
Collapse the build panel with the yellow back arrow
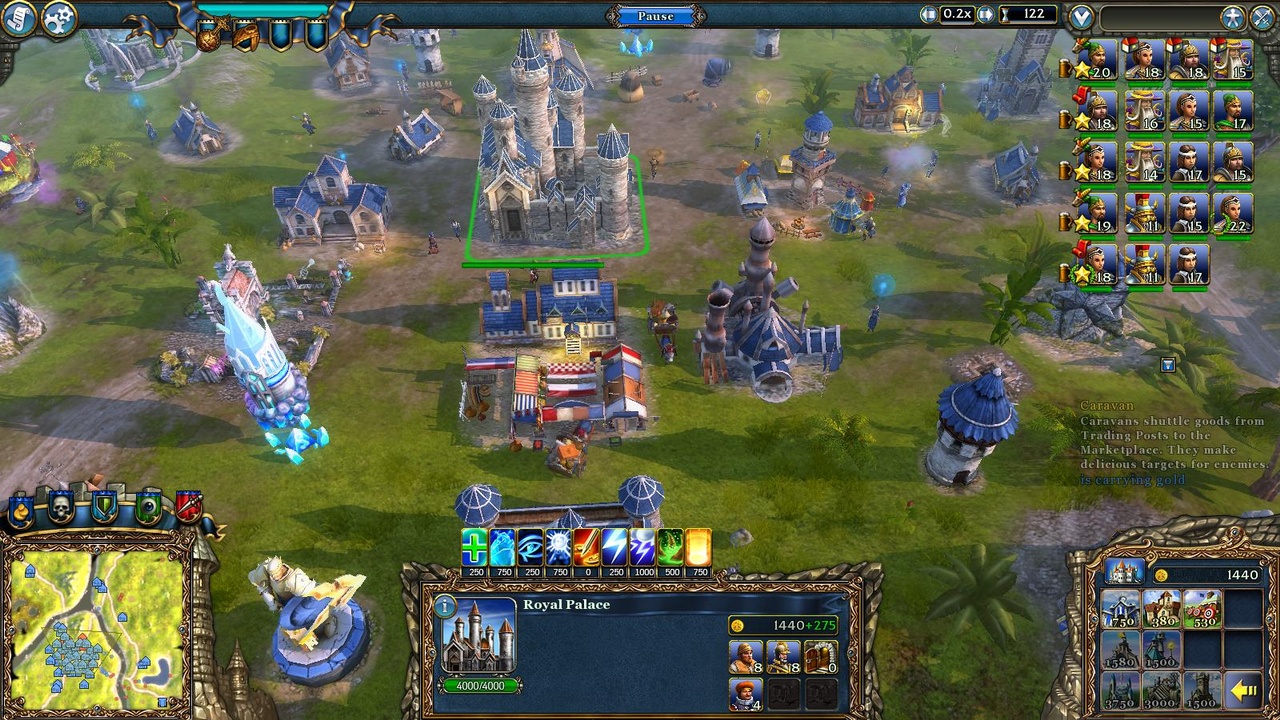[1244, 689]
